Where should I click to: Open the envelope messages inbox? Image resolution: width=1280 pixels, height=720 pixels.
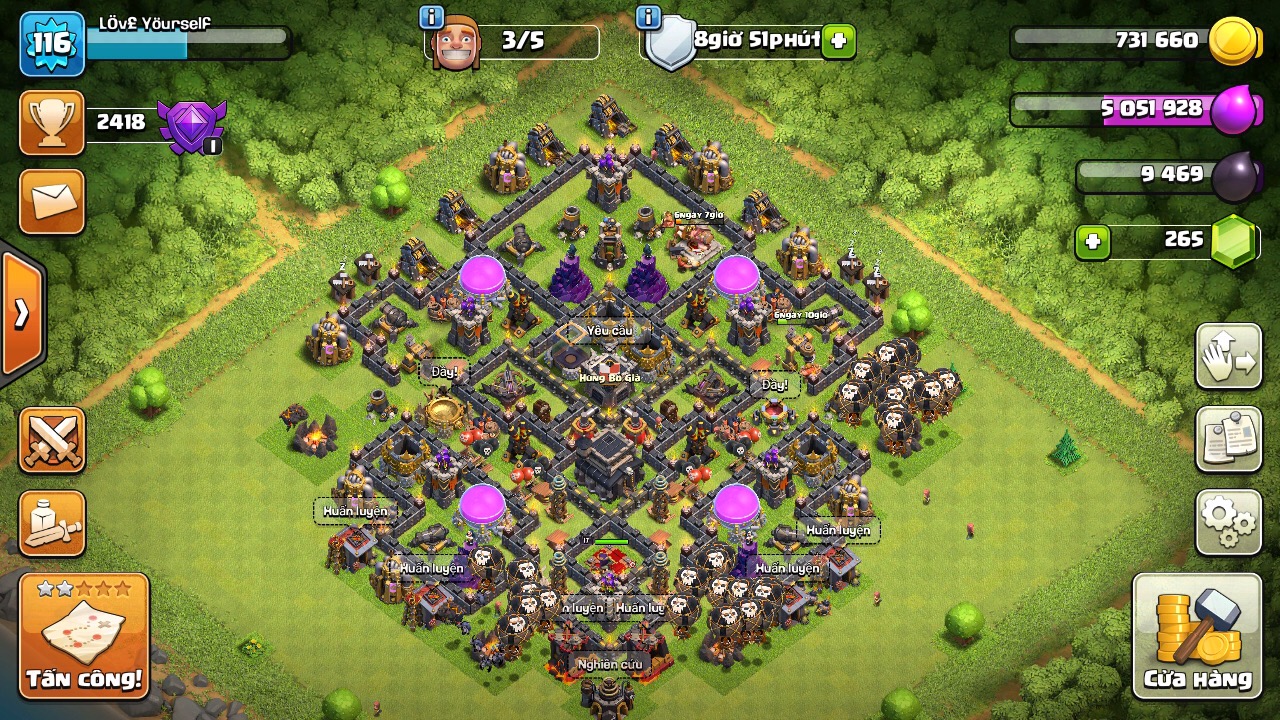(x=51, y=201)
